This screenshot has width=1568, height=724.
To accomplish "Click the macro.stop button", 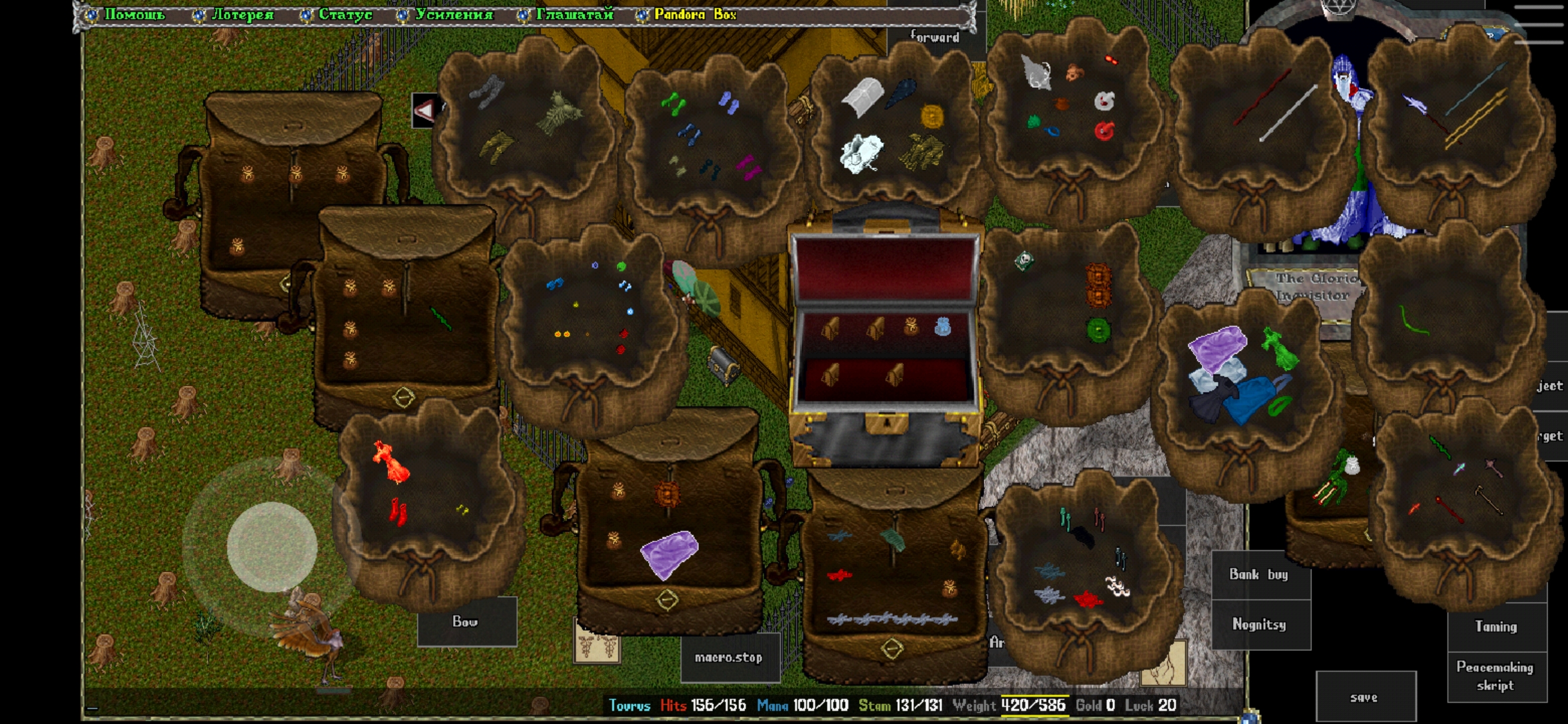I will pos(729,658).
